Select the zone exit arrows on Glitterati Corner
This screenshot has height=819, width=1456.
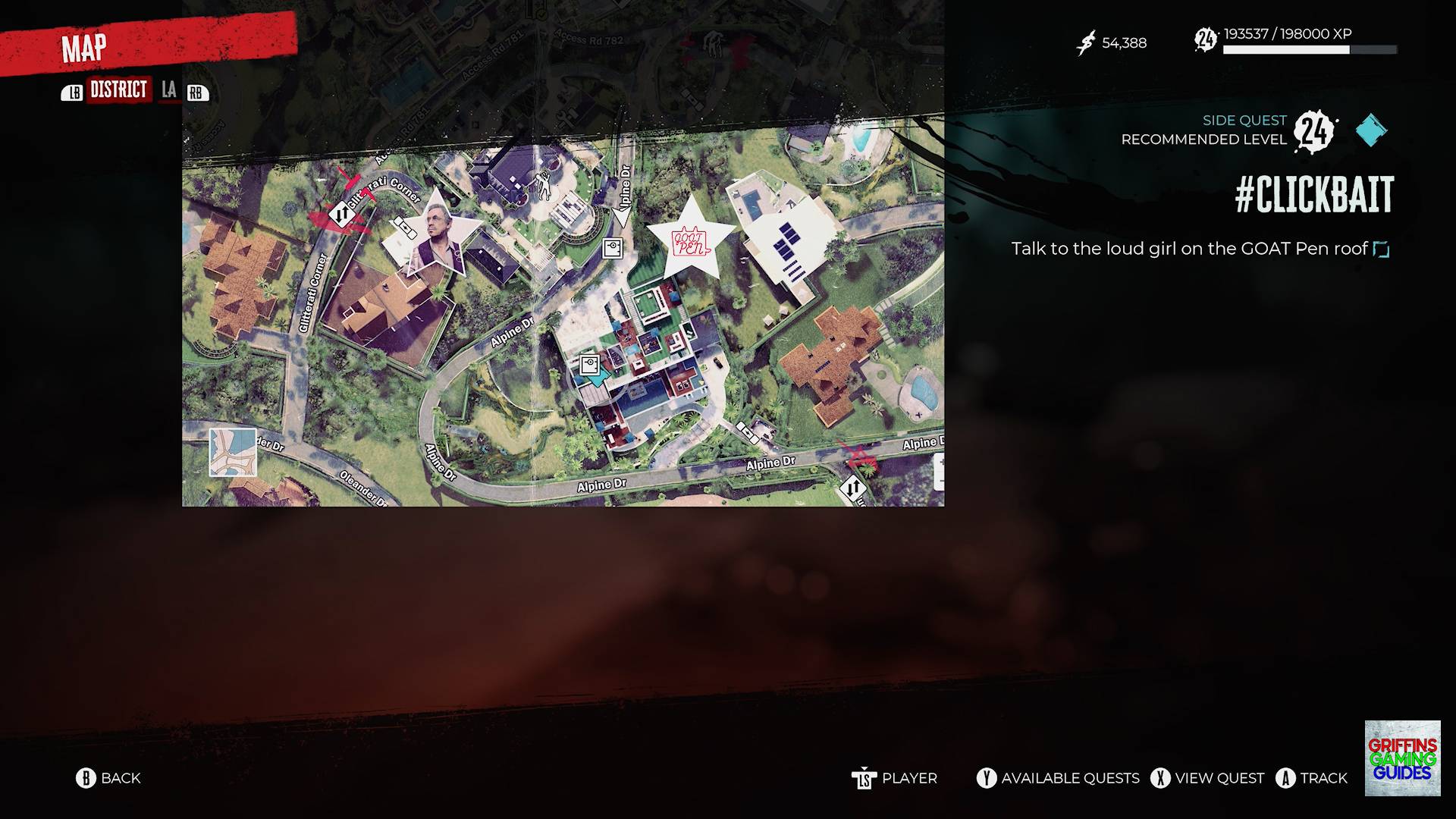click(341, 214)
